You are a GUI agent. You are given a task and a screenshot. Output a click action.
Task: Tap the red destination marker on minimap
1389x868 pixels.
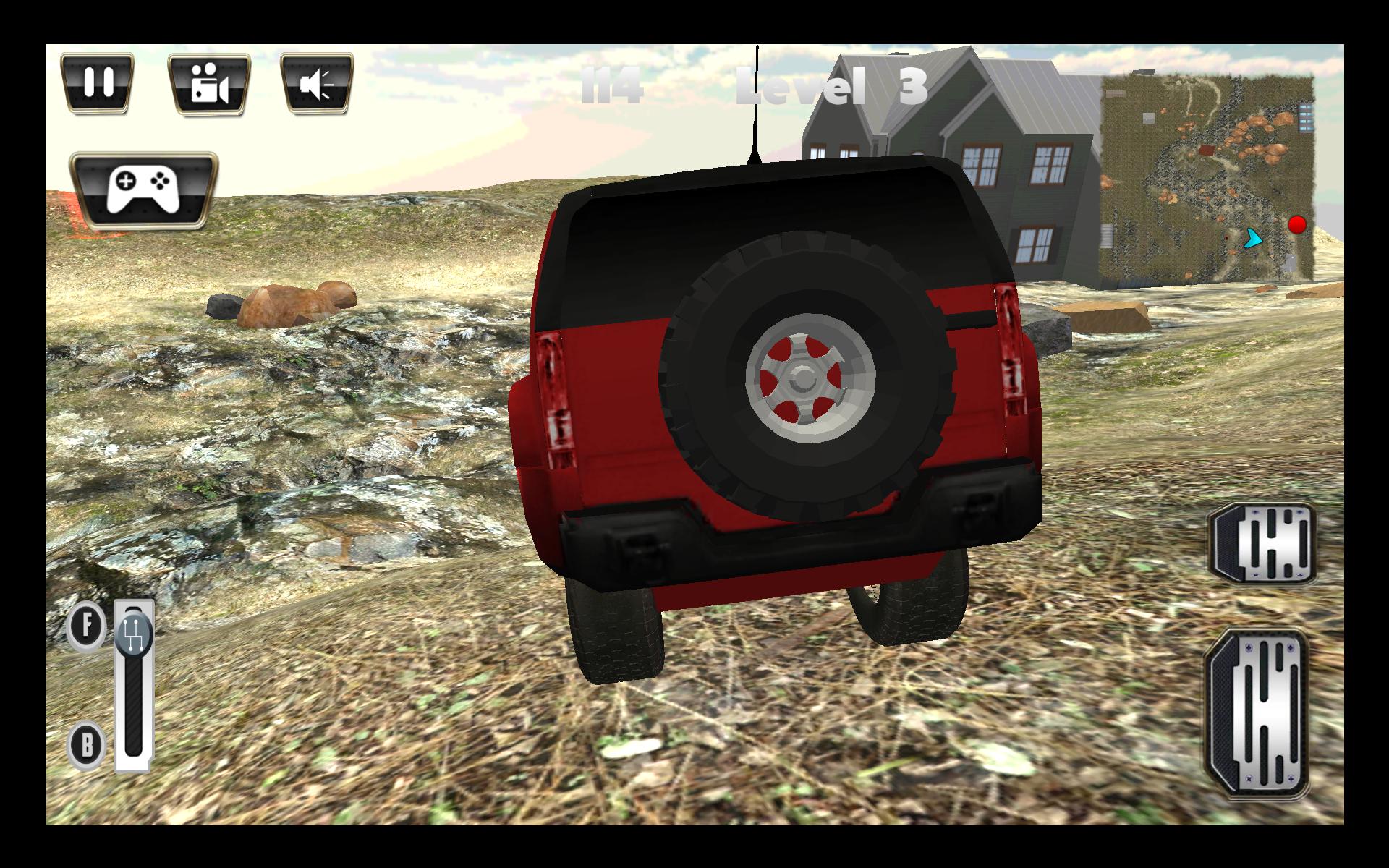pyautogui.click(x=1297, y=224)
